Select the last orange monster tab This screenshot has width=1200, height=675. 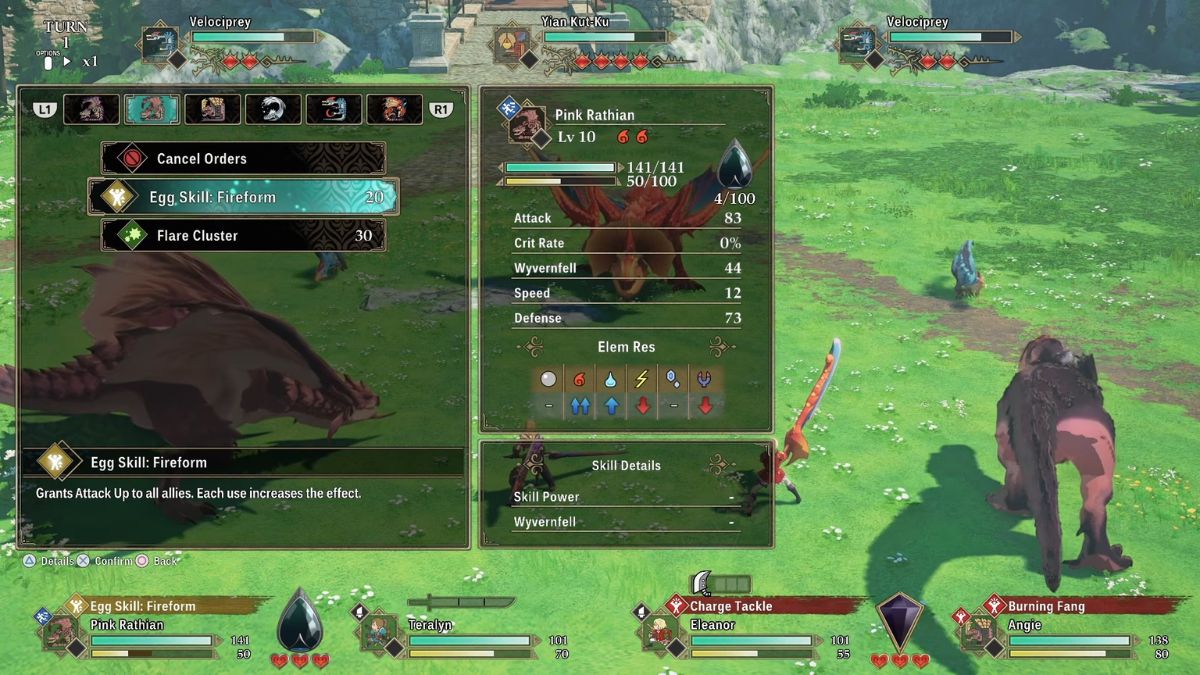[x=394, y=109]
